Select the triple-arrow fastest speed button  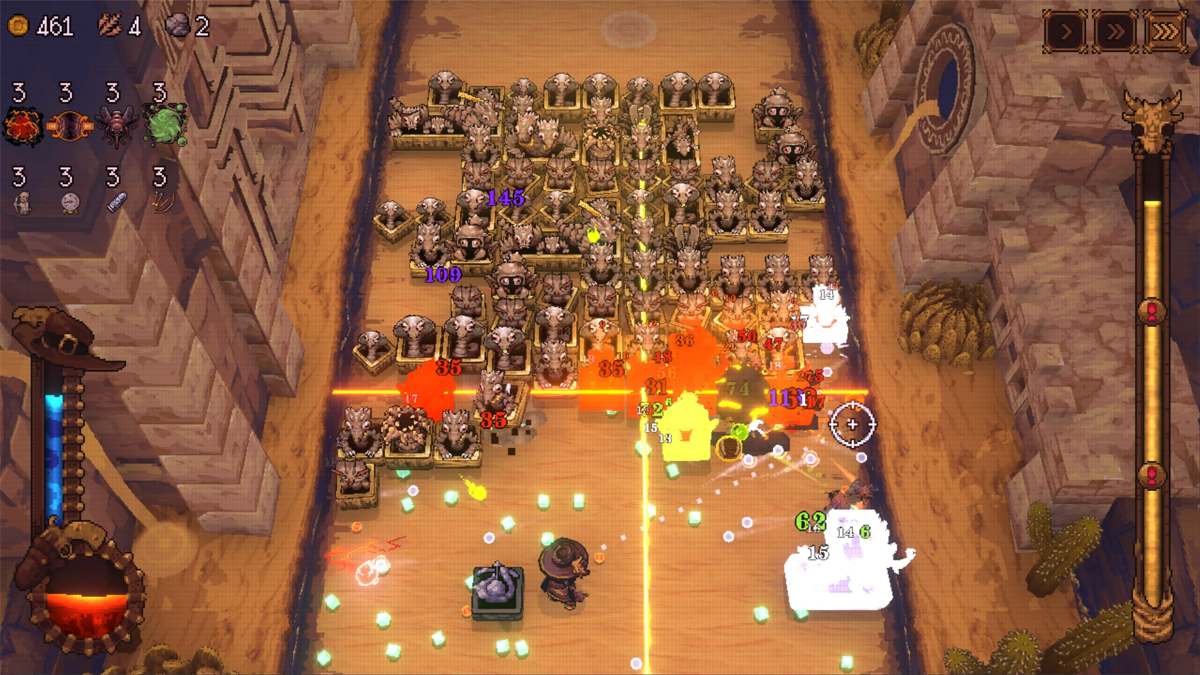(1164, 32)
